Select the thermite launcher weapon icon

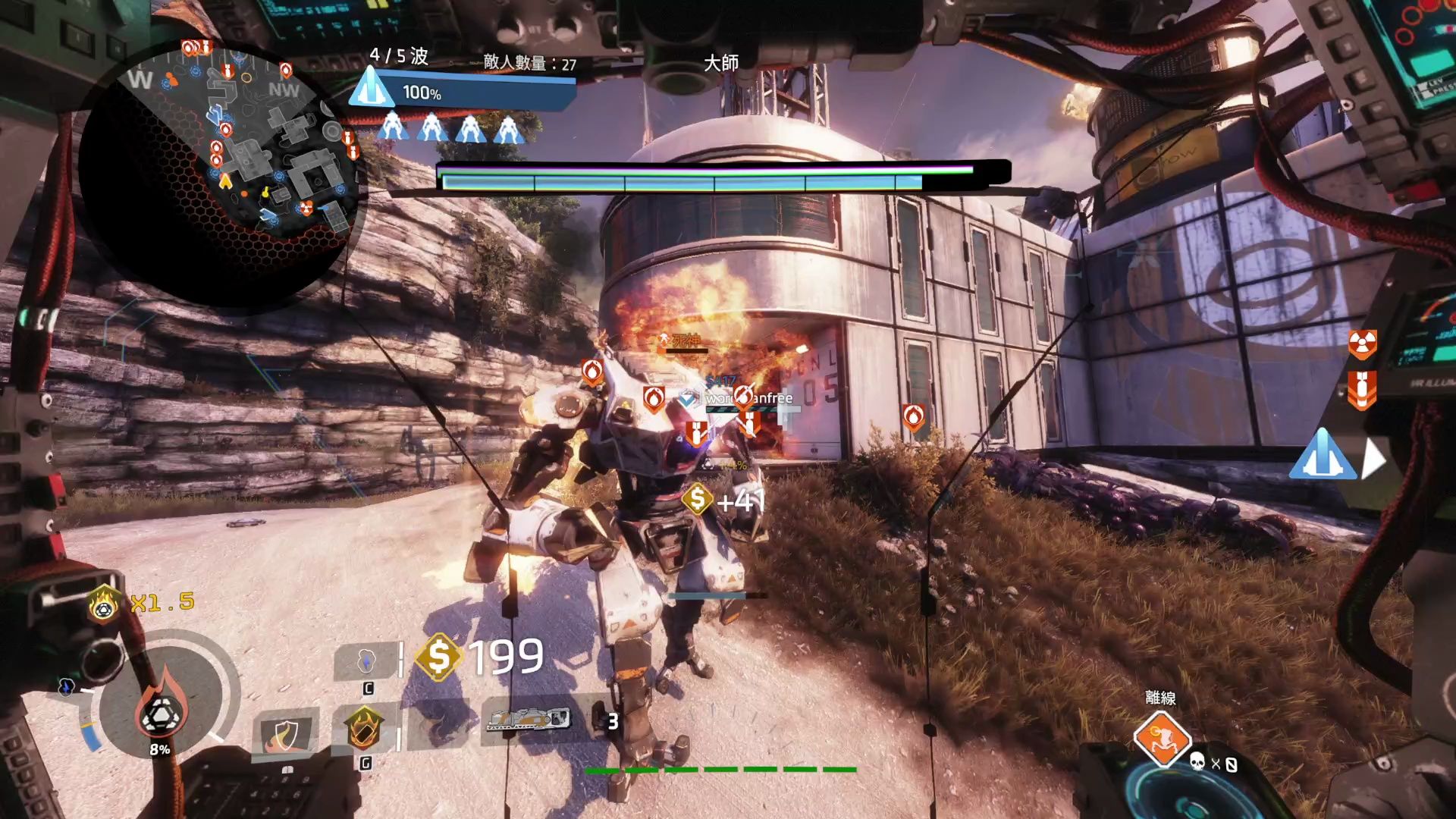coord(529,719)
